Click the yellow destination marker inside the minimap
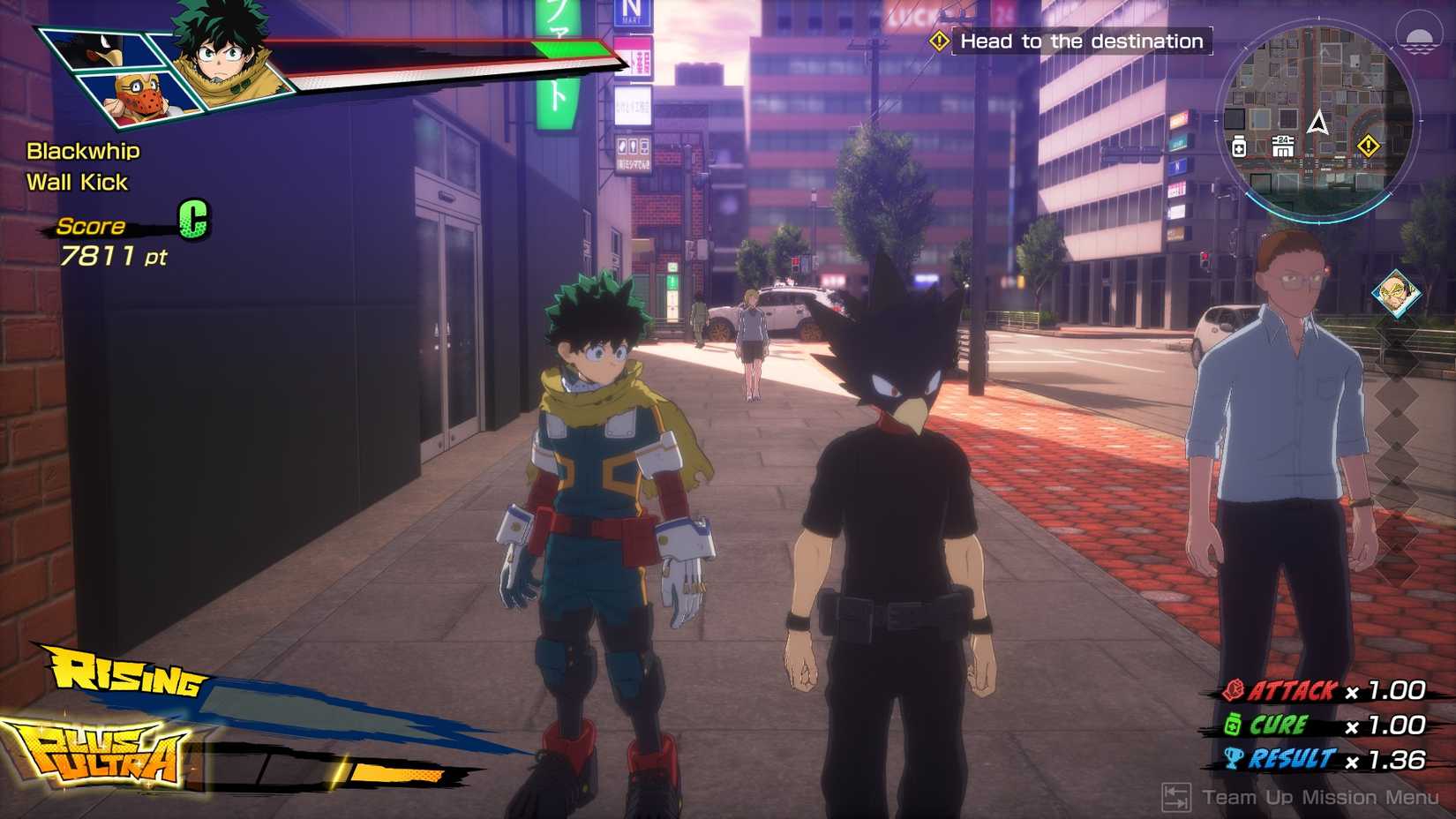Screen dimensions: 1456x819 pos(1368,146)
